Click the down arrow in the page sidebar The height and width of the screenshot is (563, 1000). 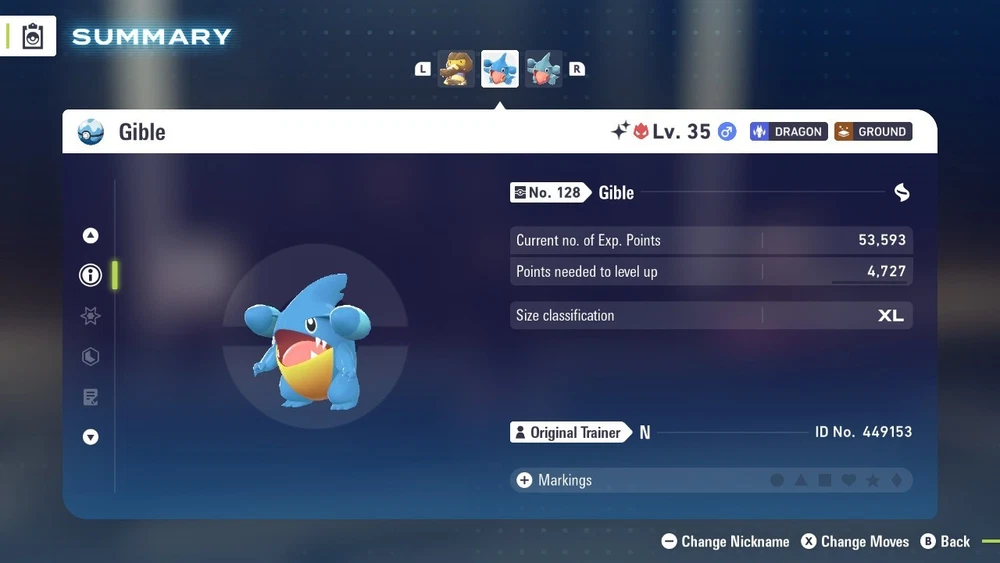(91, 437)
